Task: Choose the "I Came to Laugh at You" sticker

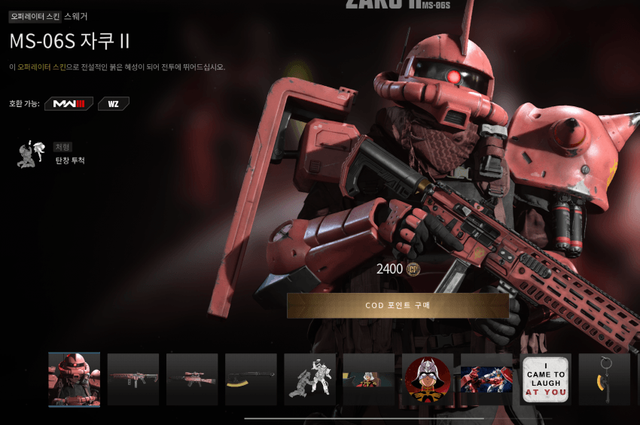Action: tap(545, 379)
